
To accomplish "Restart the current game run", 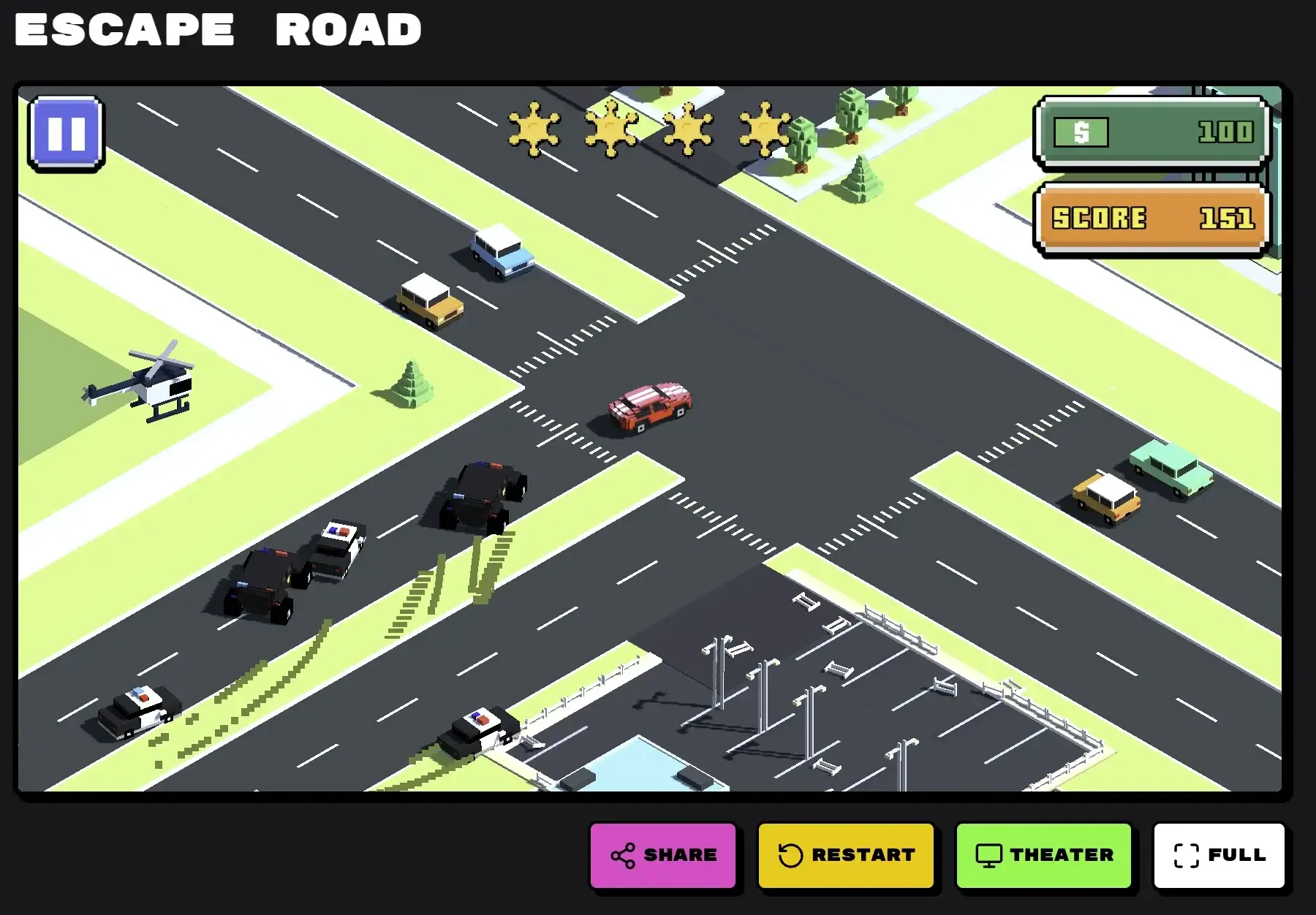I will [x=847, y=855].
